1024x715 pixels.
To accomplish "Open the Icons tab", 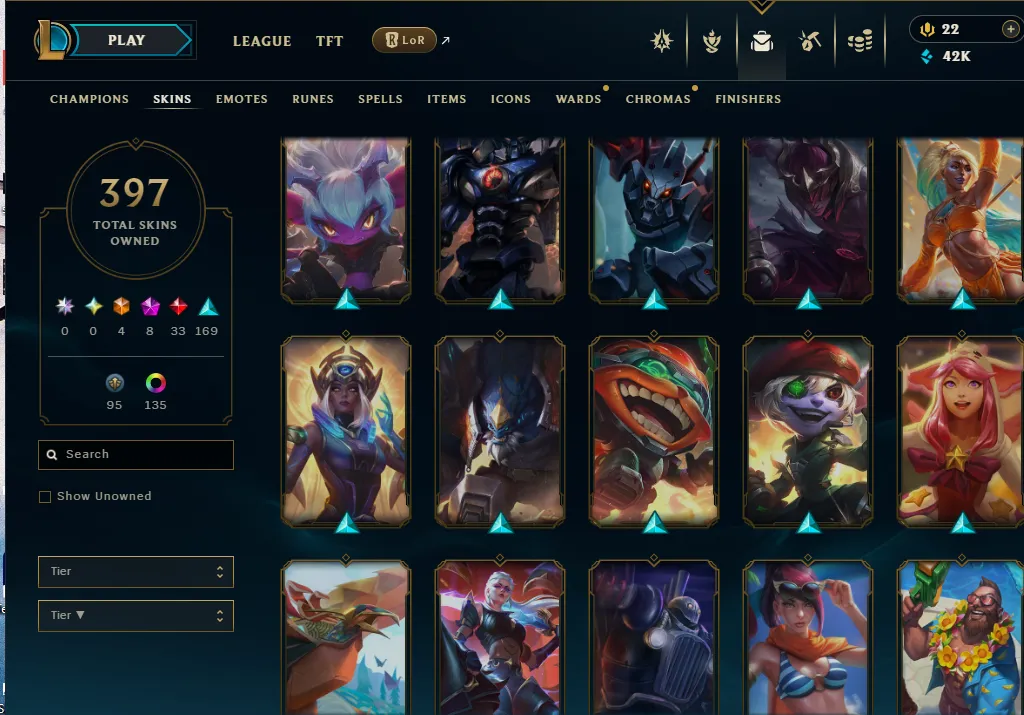I will pyautogui.click(x=510, y=99).
